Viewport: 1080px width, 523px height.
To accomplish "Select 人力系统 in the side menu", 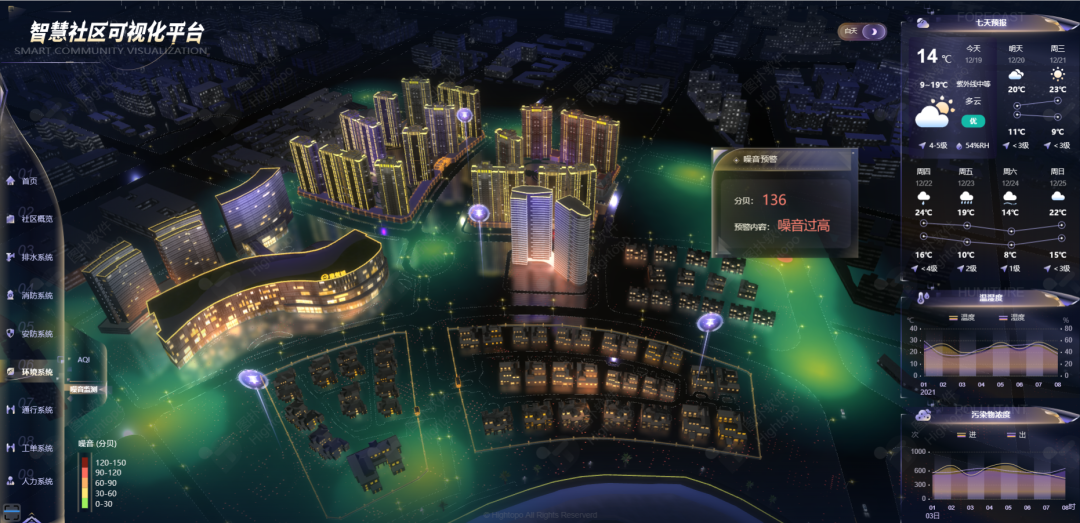I will (36, 481).
